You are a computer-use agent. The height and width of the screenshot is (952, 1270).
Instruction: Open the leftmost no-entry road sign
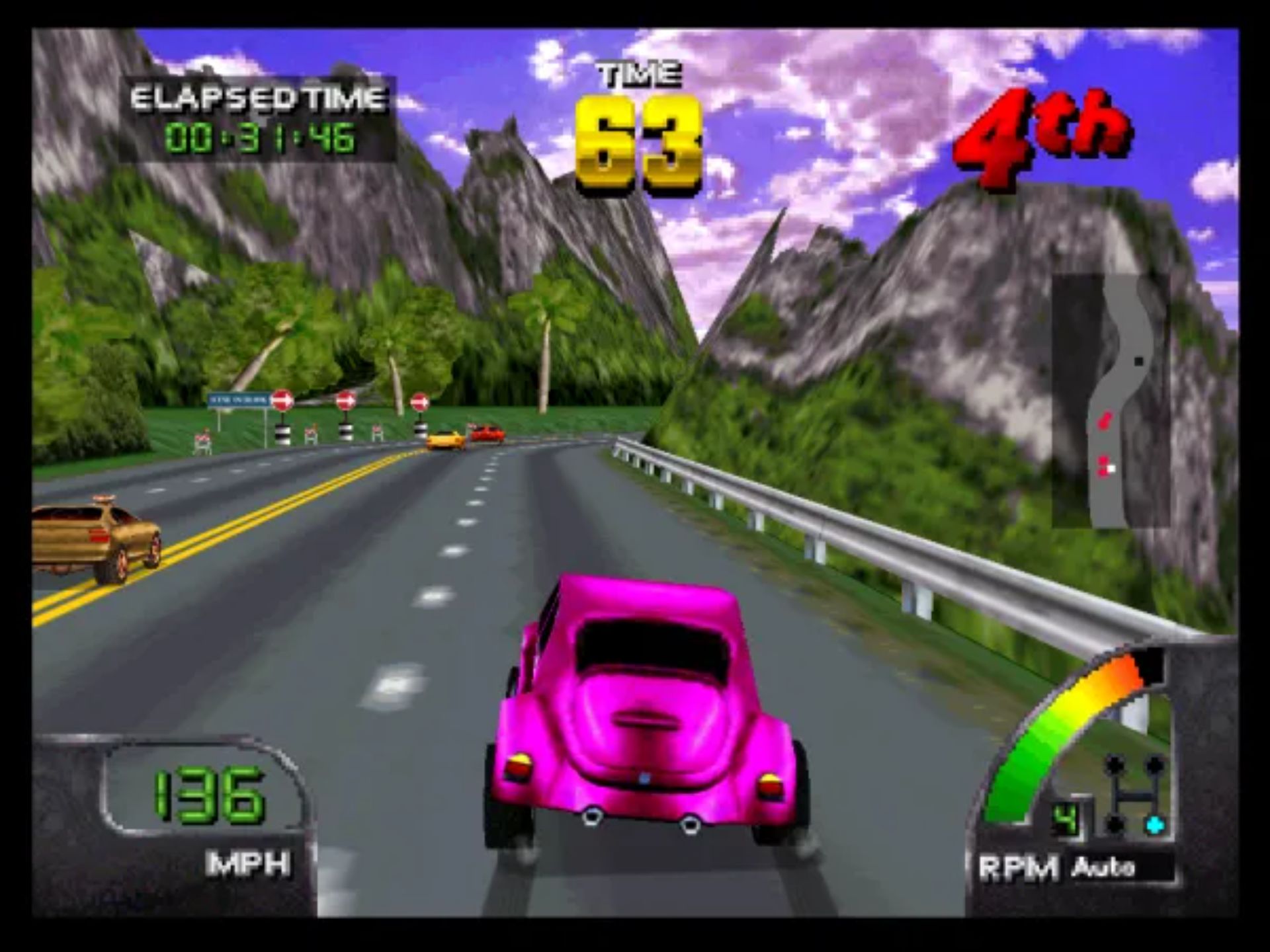click(282, 400)
